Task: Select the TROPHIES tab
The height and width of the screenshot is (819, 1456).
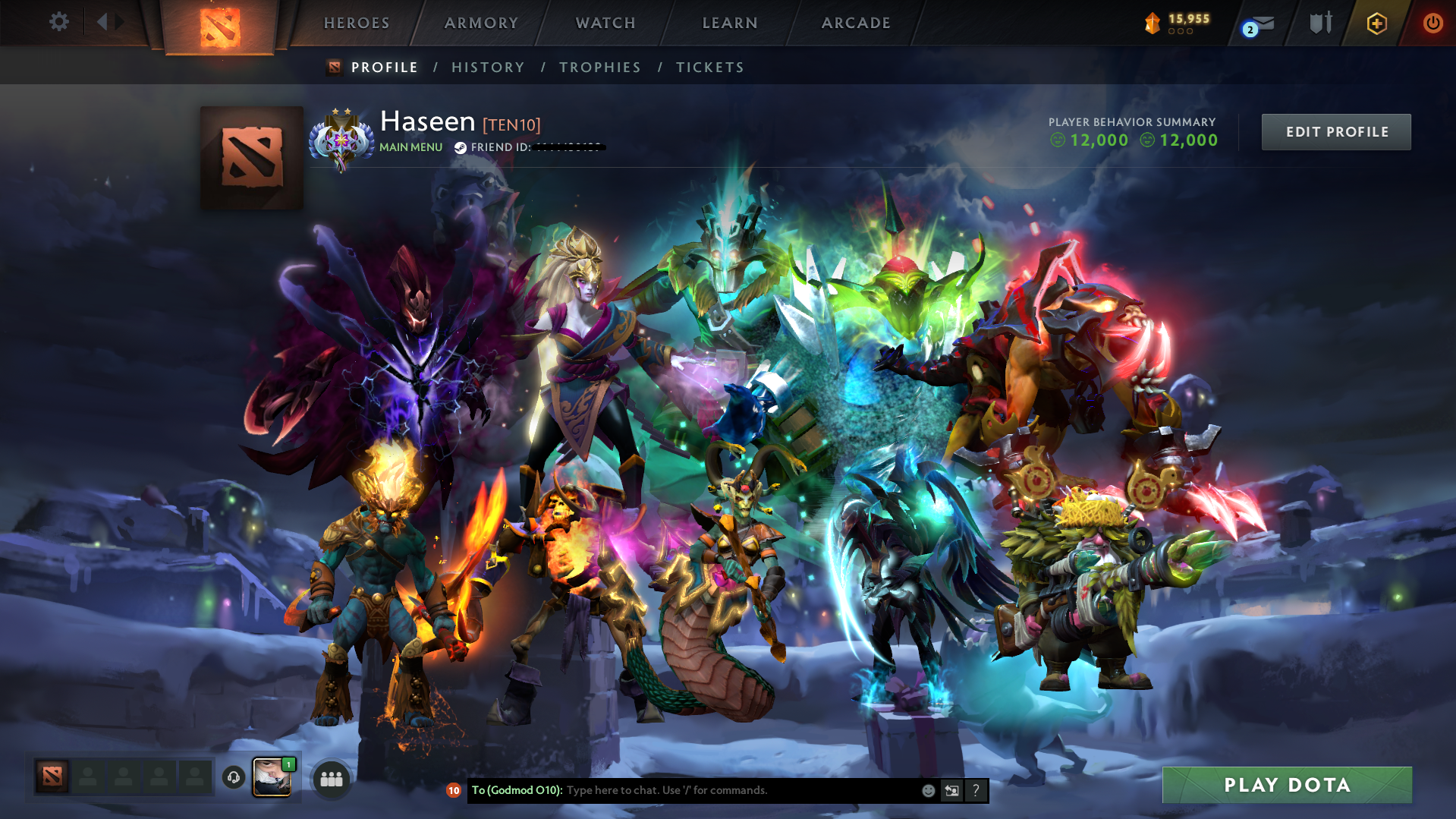Action: [599, 67]
